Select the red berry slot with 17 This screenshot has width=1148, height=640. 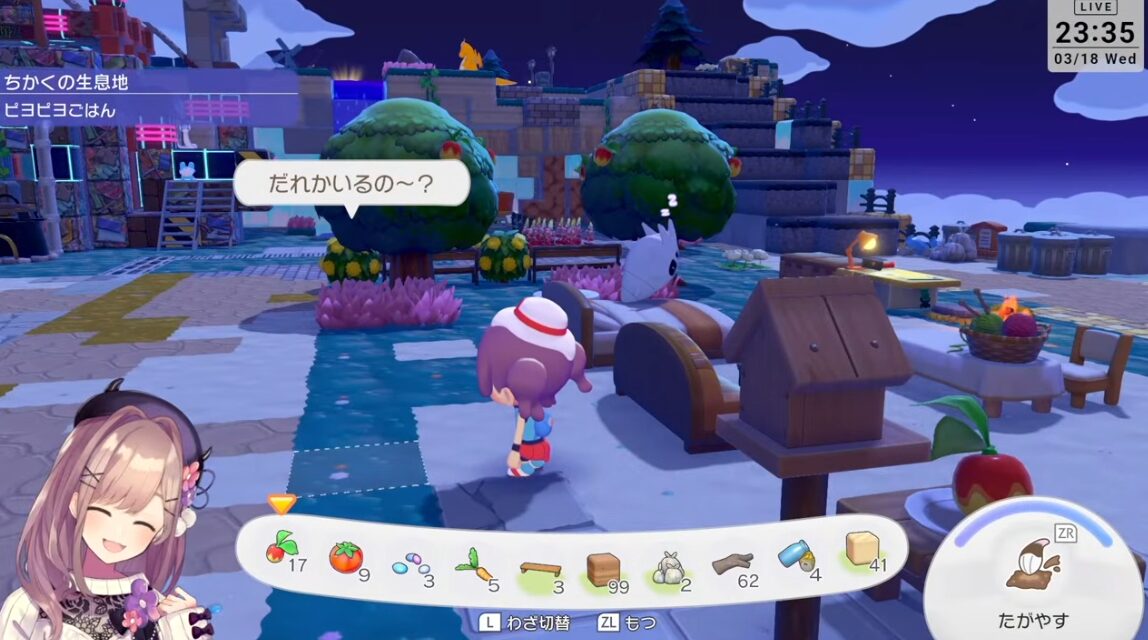281,550
